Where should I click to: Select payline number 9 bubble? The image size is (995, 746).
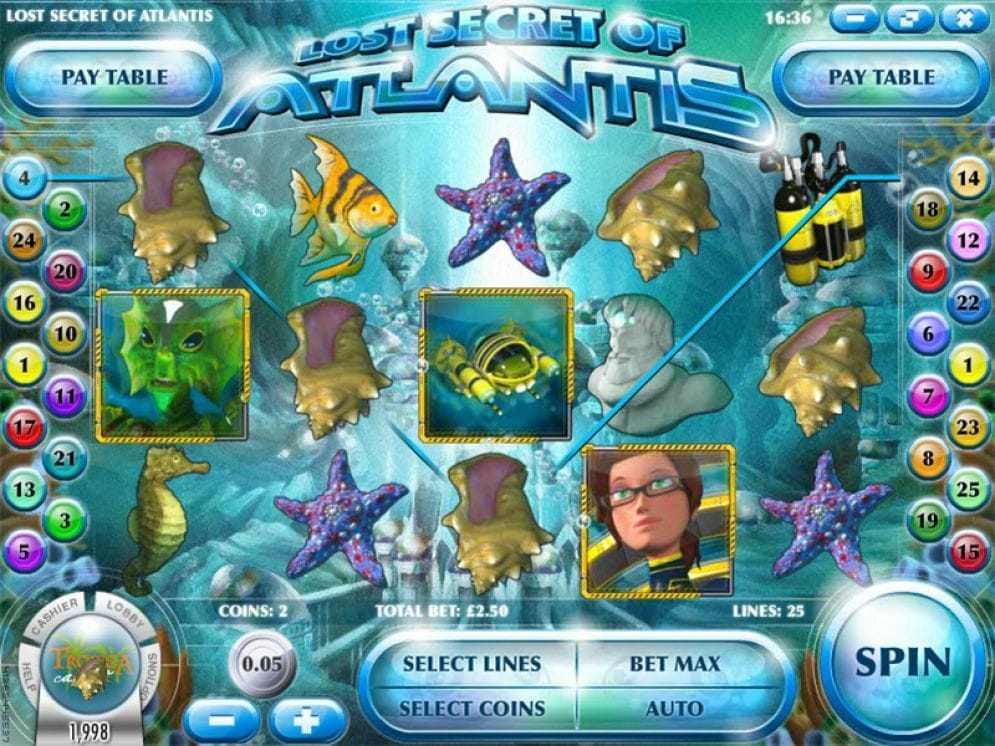point(927,270)
